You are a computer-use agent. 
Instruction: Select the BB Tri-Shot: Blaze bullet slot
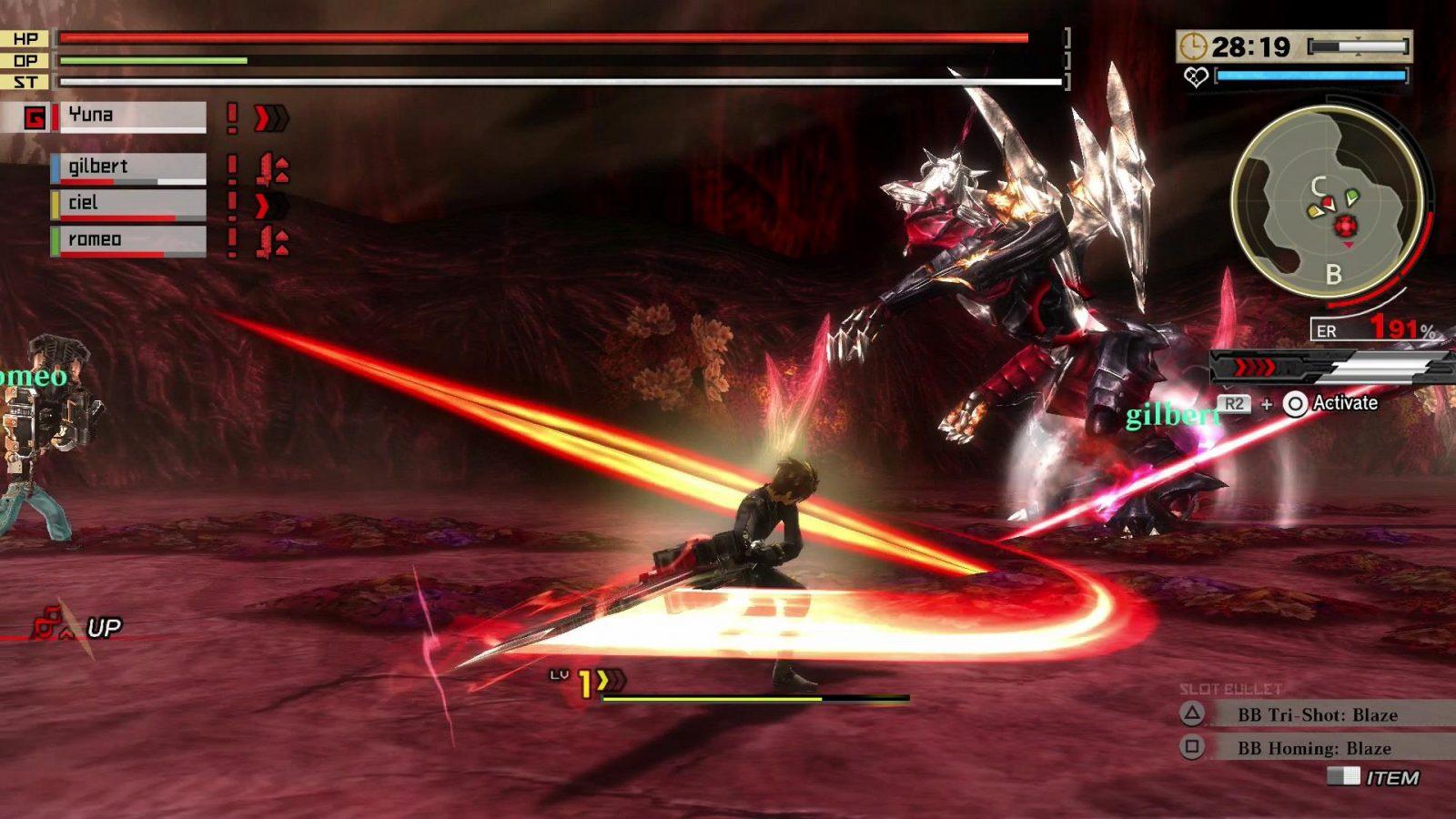click(1317, 714)
